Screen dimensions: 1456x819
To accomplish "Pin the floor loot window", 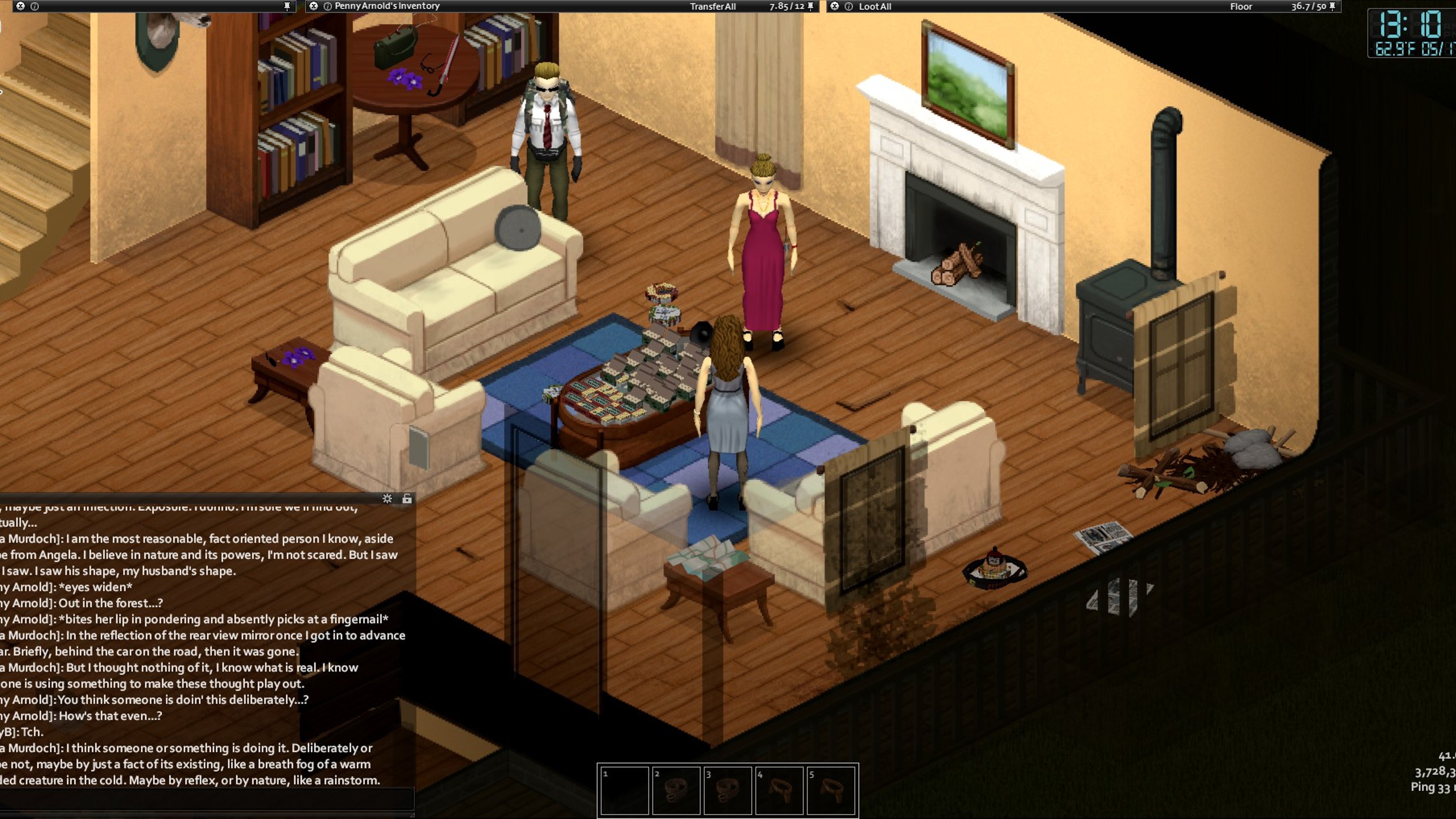I will [x=1332, y=6].
